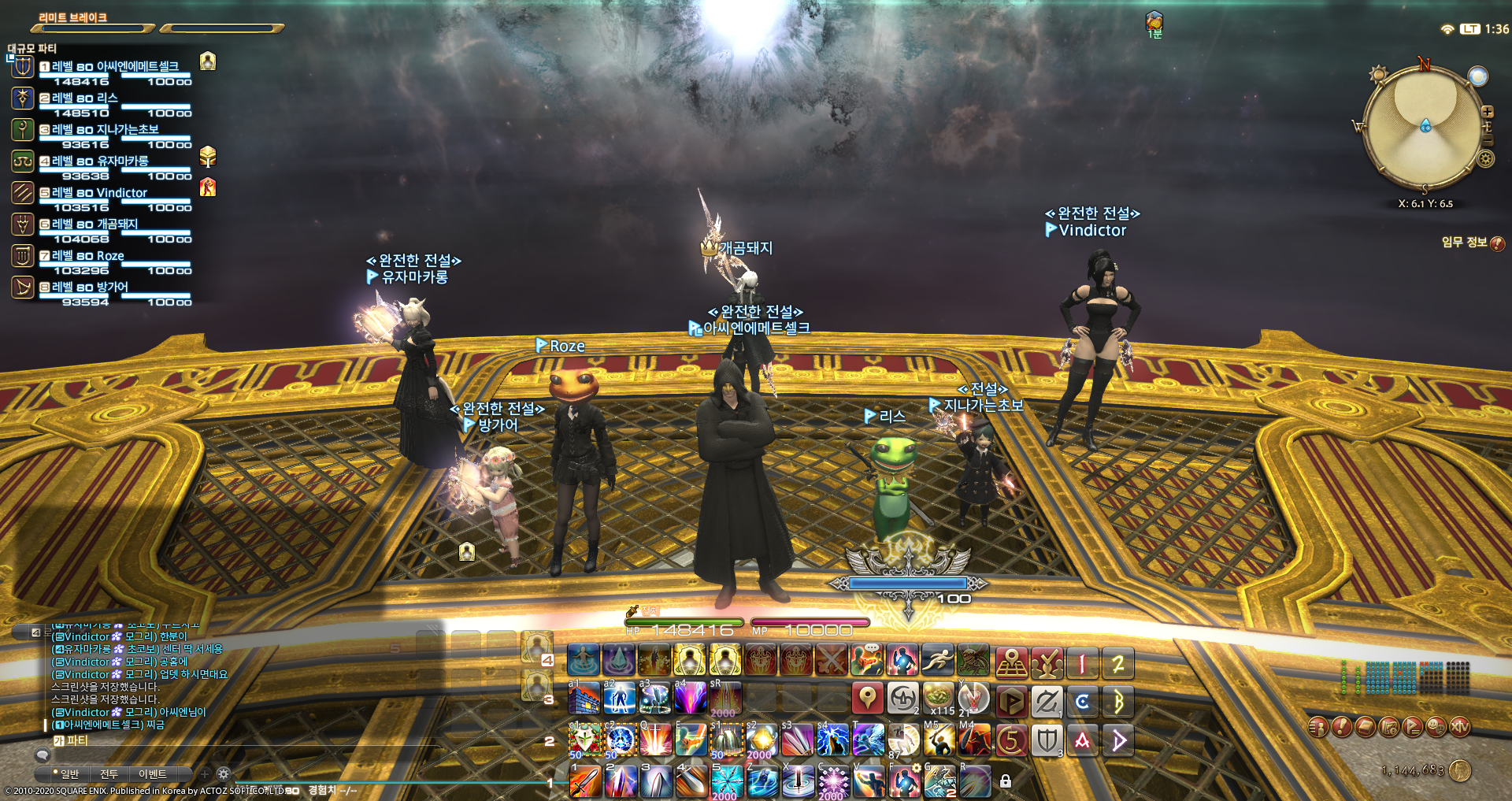Open the character info red circular icon
This screenshot has height=801, width=1512.
point(1317,727)
